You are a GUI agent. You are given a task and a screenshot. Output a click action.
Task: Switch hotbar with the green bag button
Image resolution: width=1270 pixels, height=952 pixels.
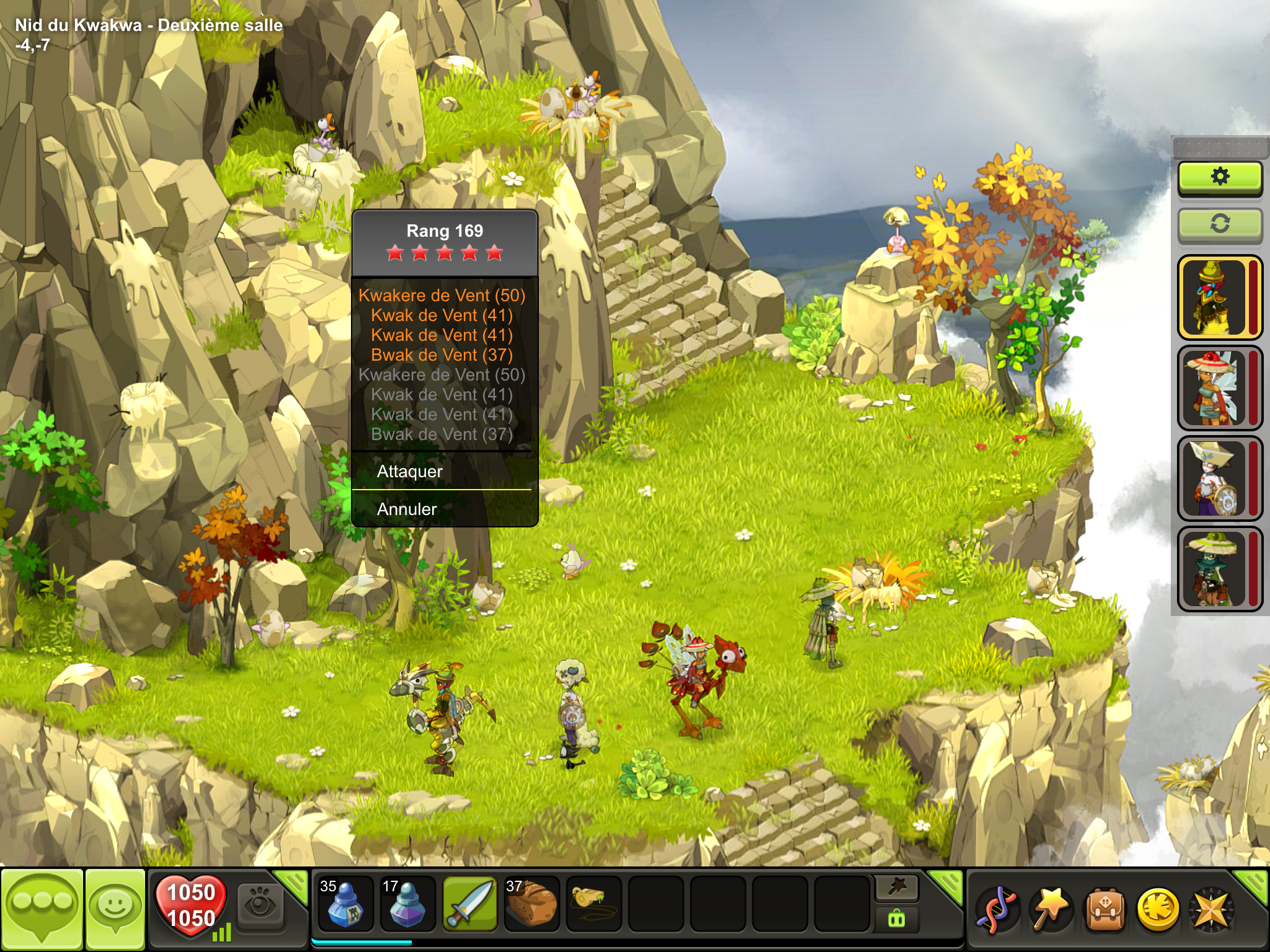[x=897, y=919]
